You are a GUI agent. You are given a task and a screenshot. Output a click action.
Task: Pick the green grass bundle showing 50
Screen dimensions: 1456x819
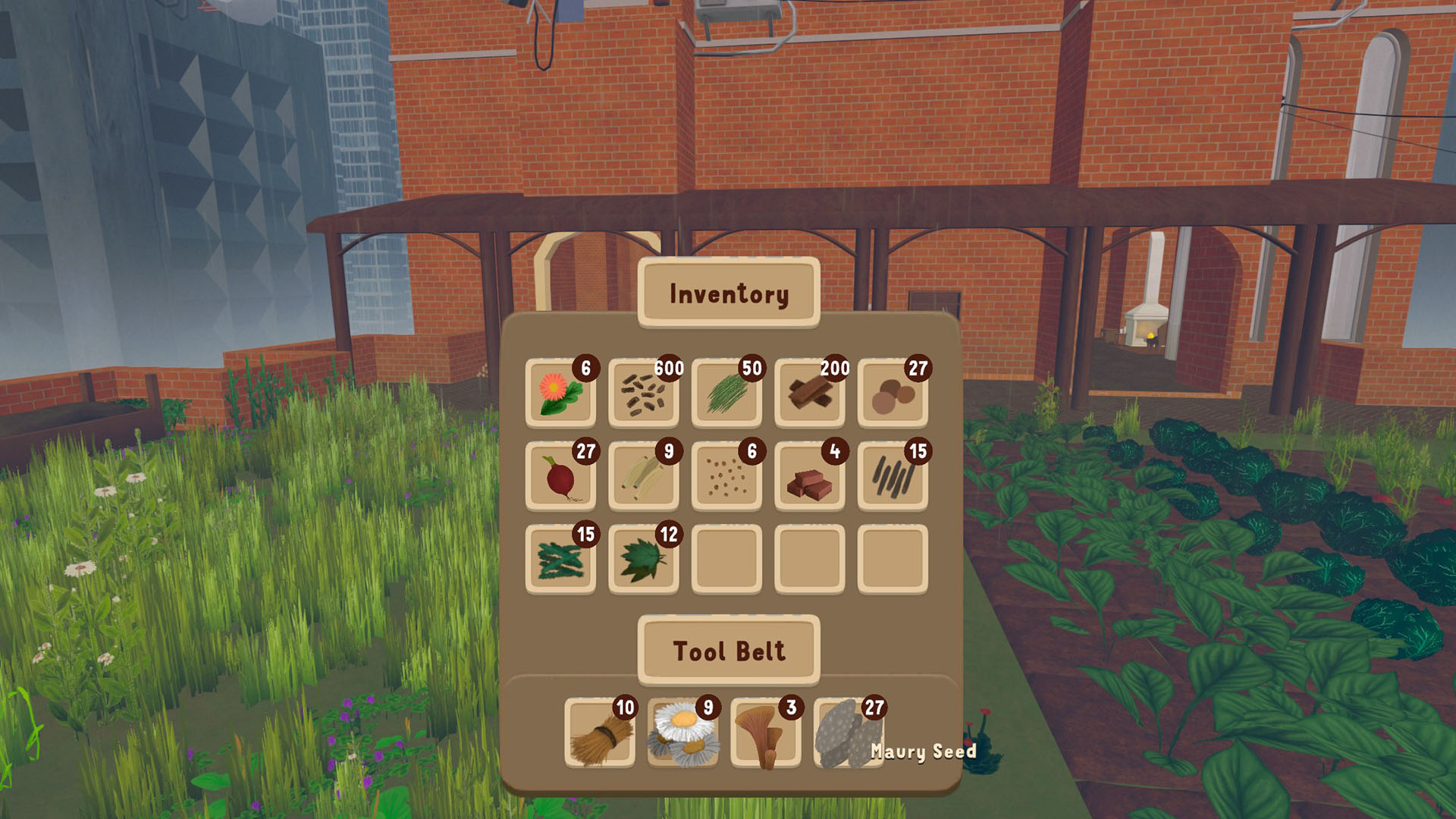point(726,394)
